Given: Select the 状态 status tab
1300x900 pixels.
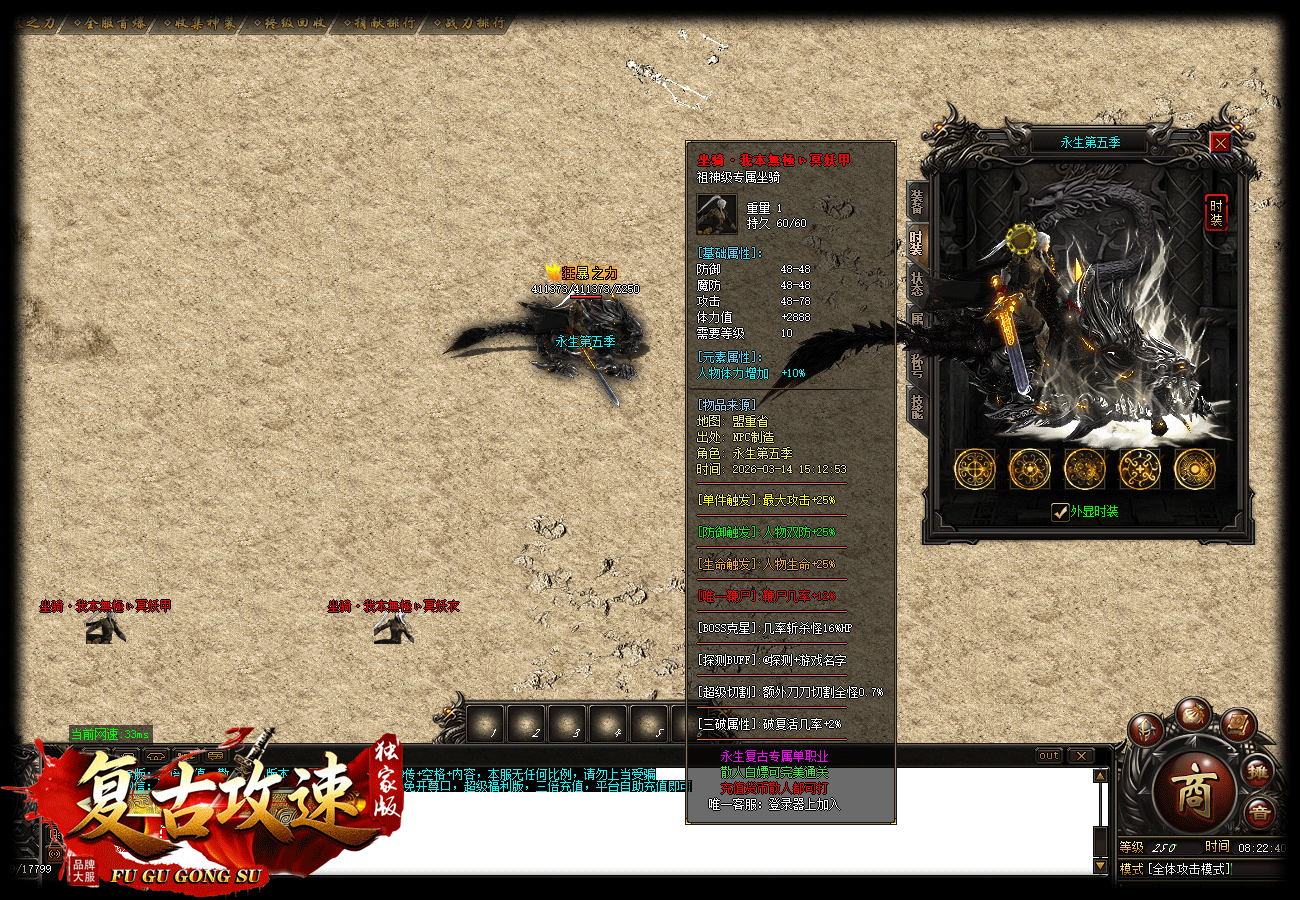Looking at the screenshot, I should point(916,282).
